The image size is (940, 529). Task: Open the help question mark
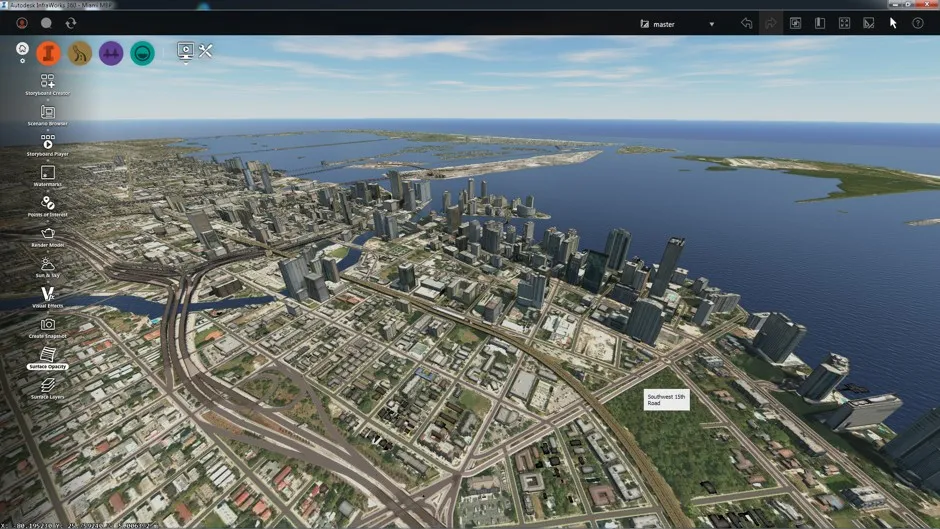click(918, 23)
